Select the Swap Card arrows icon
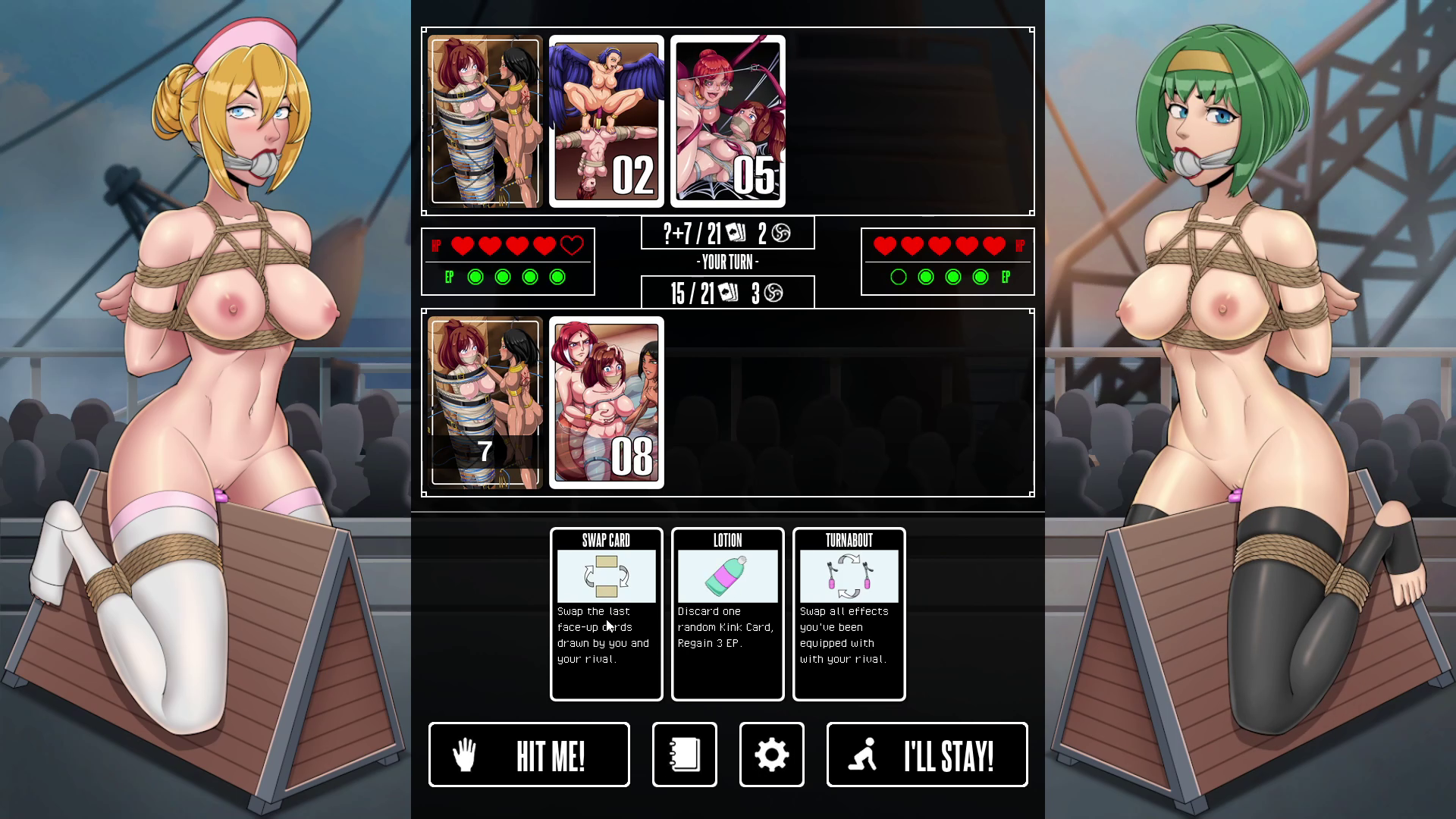Image resolution: width=1456 pixels, height=819 pixels. click(x=605, y=576)
